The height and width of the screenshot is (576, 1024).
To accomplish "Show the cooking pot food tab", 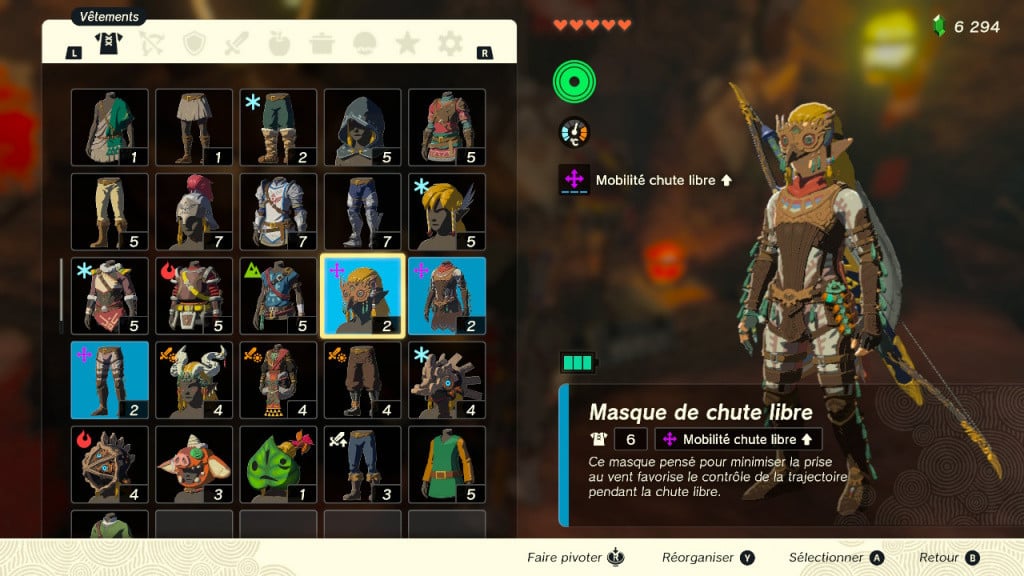I will tap(322, 43).
